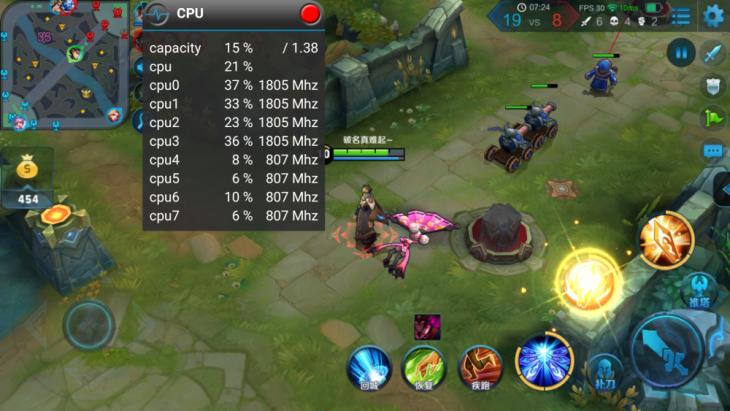Screen dimensions: 730x411
Task: Cast the orange fan ultimate skill
Action: 666,239
